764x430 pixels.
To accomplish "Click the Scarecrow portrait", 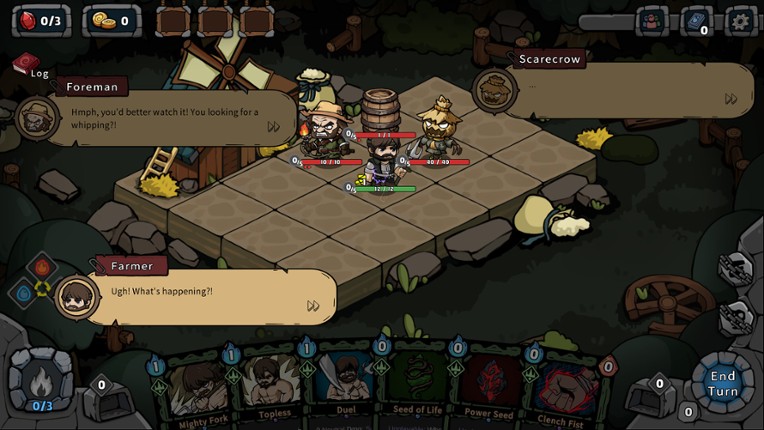I will [x=494, y=90].
